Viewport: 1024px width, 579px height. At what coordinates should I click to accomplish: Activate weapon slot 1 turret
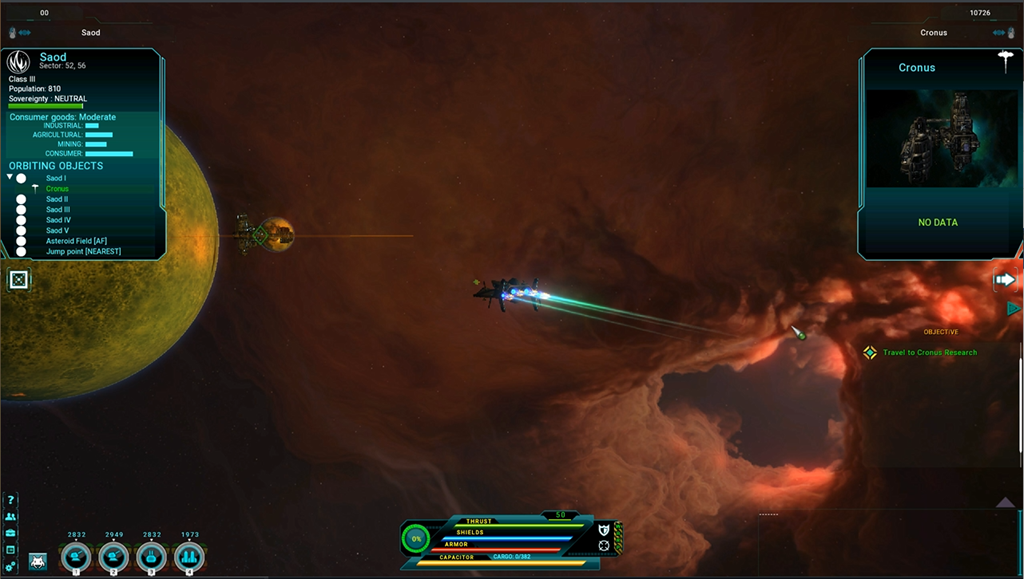(76, 557)
